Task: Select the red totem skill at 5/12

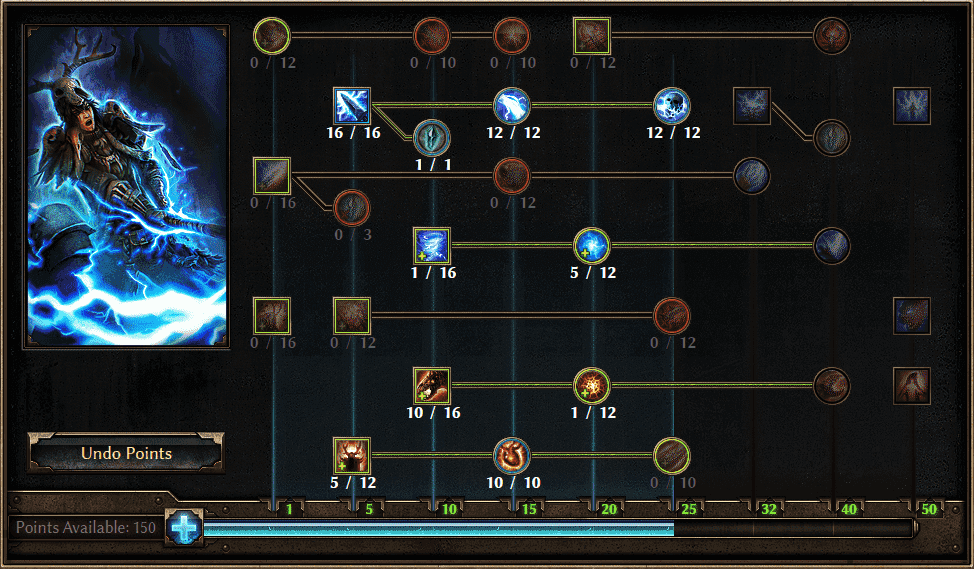Action: [x=352, y=455]
